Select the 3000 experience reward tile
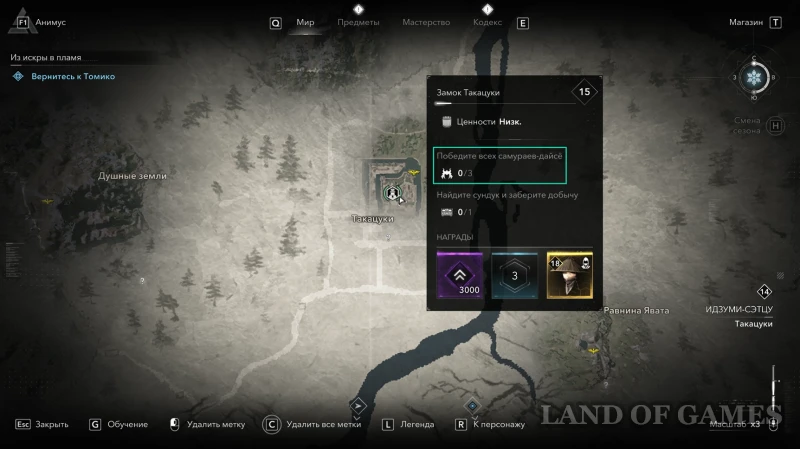Screen dimensions: 800x449 [x=460, y=276]
